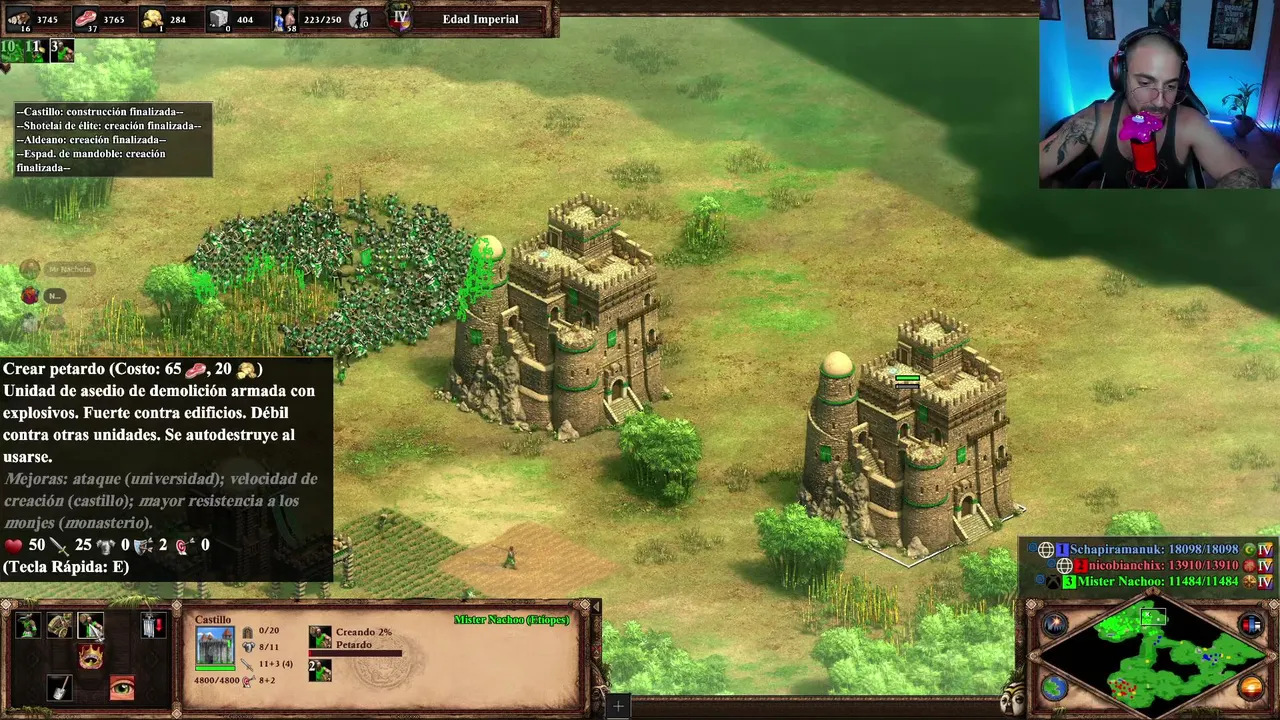Click the sunset orb minimap button

pyautogui.click(x=1251, y=688)
